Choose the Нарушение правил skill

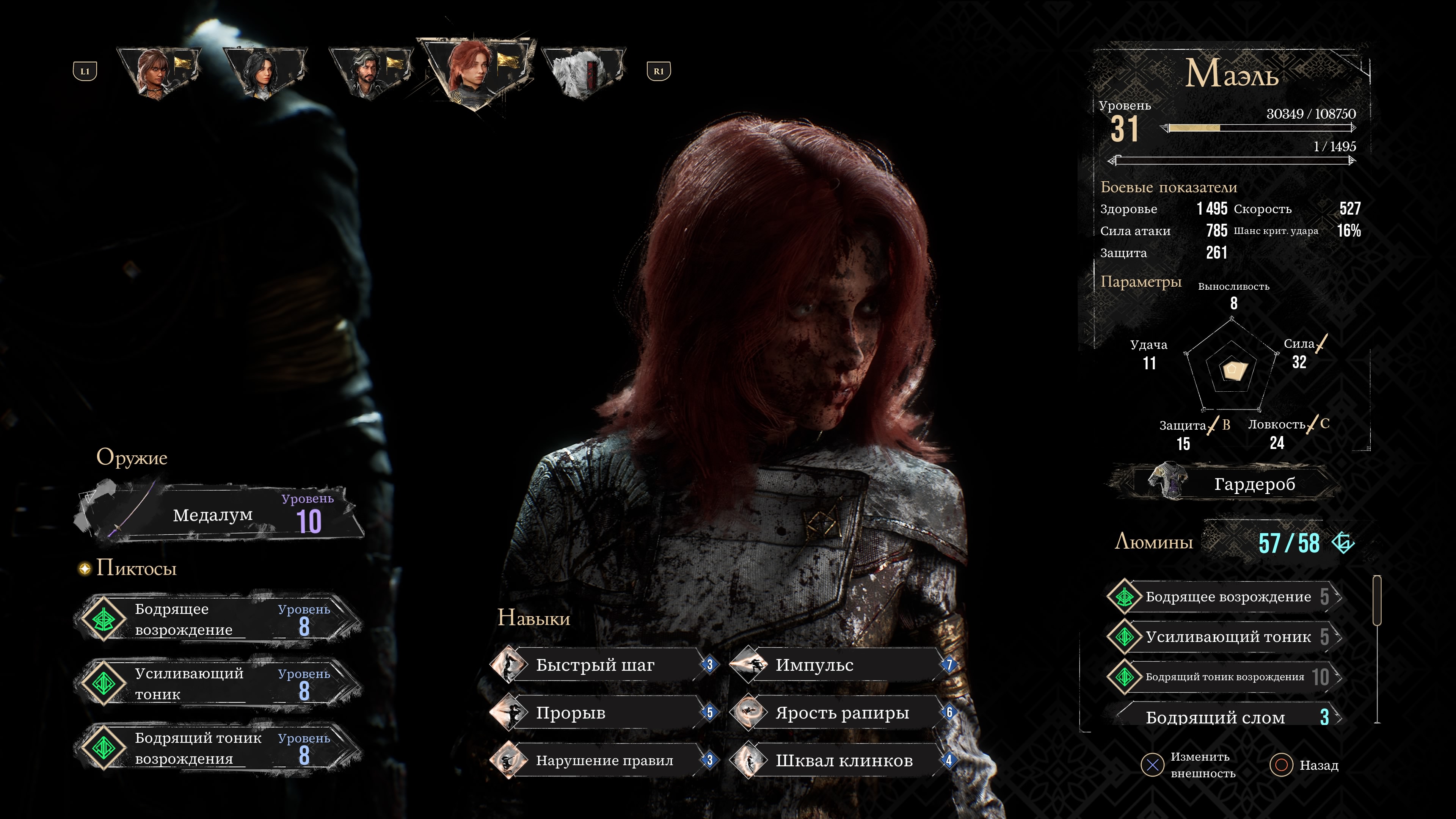coord(602,760)
